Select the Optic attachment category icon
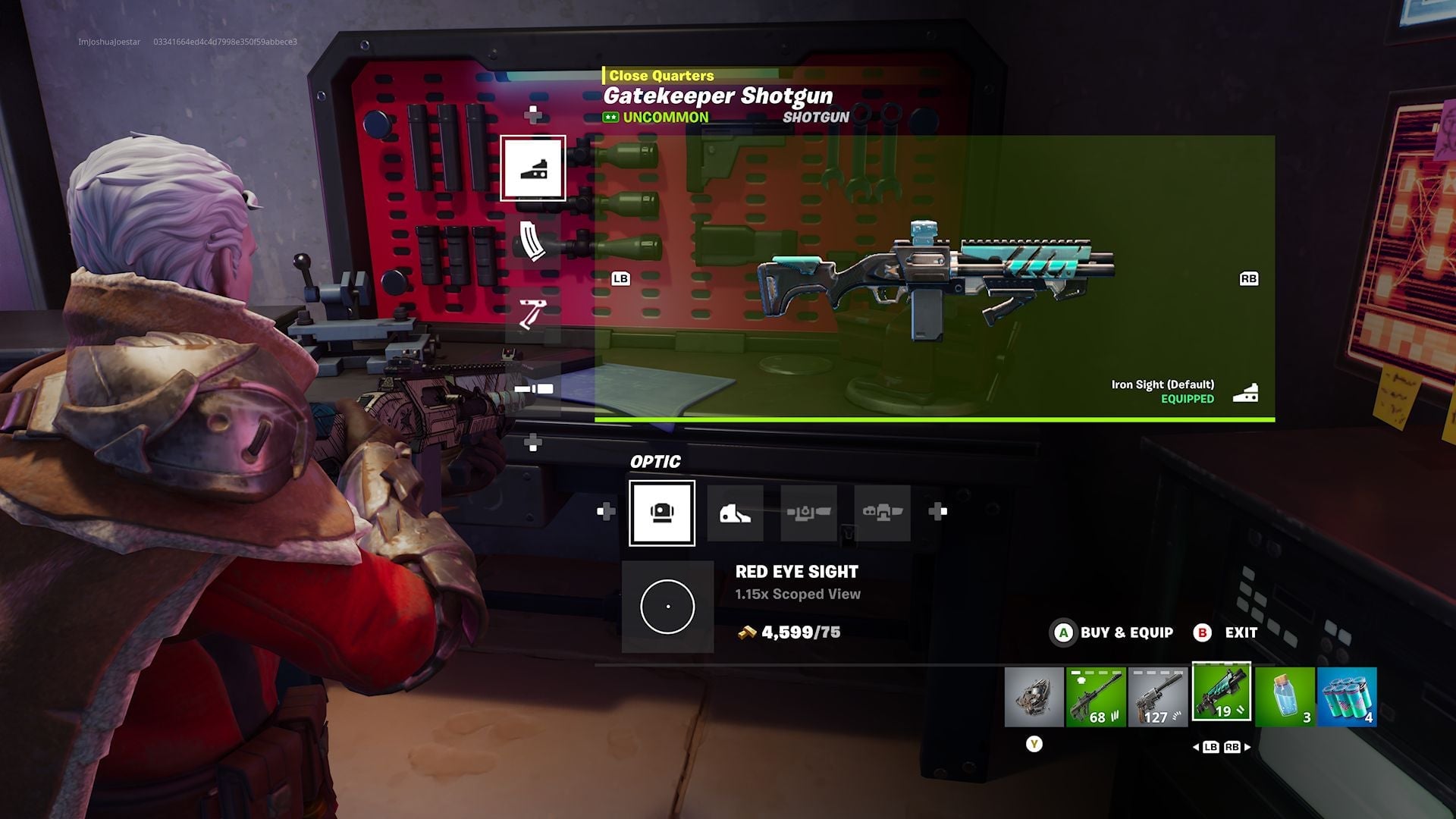This screenshot has width=1456, height=819. 533,168
